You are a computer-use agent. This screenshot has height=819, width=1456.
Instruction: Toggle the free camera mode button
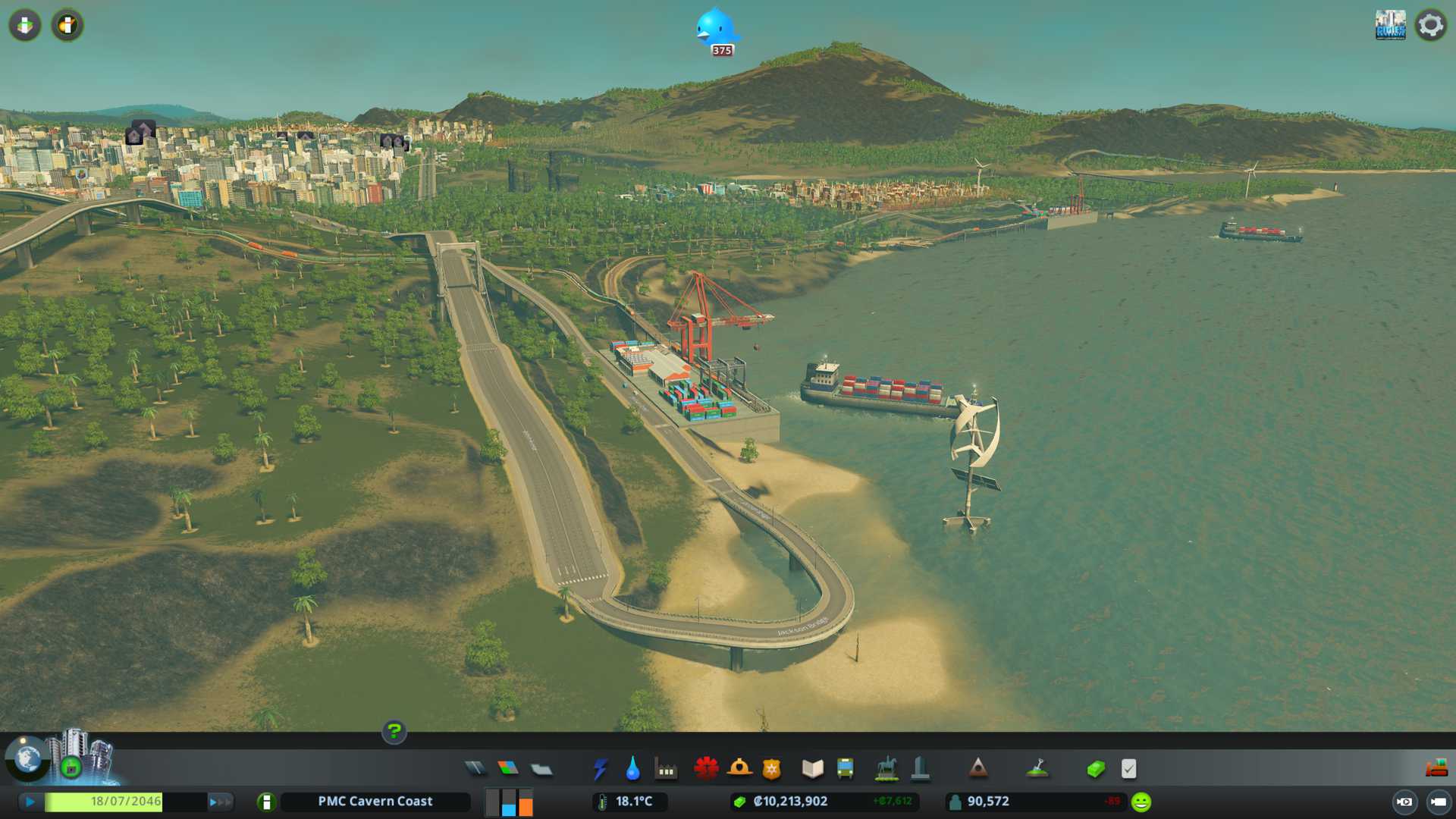1438,802
